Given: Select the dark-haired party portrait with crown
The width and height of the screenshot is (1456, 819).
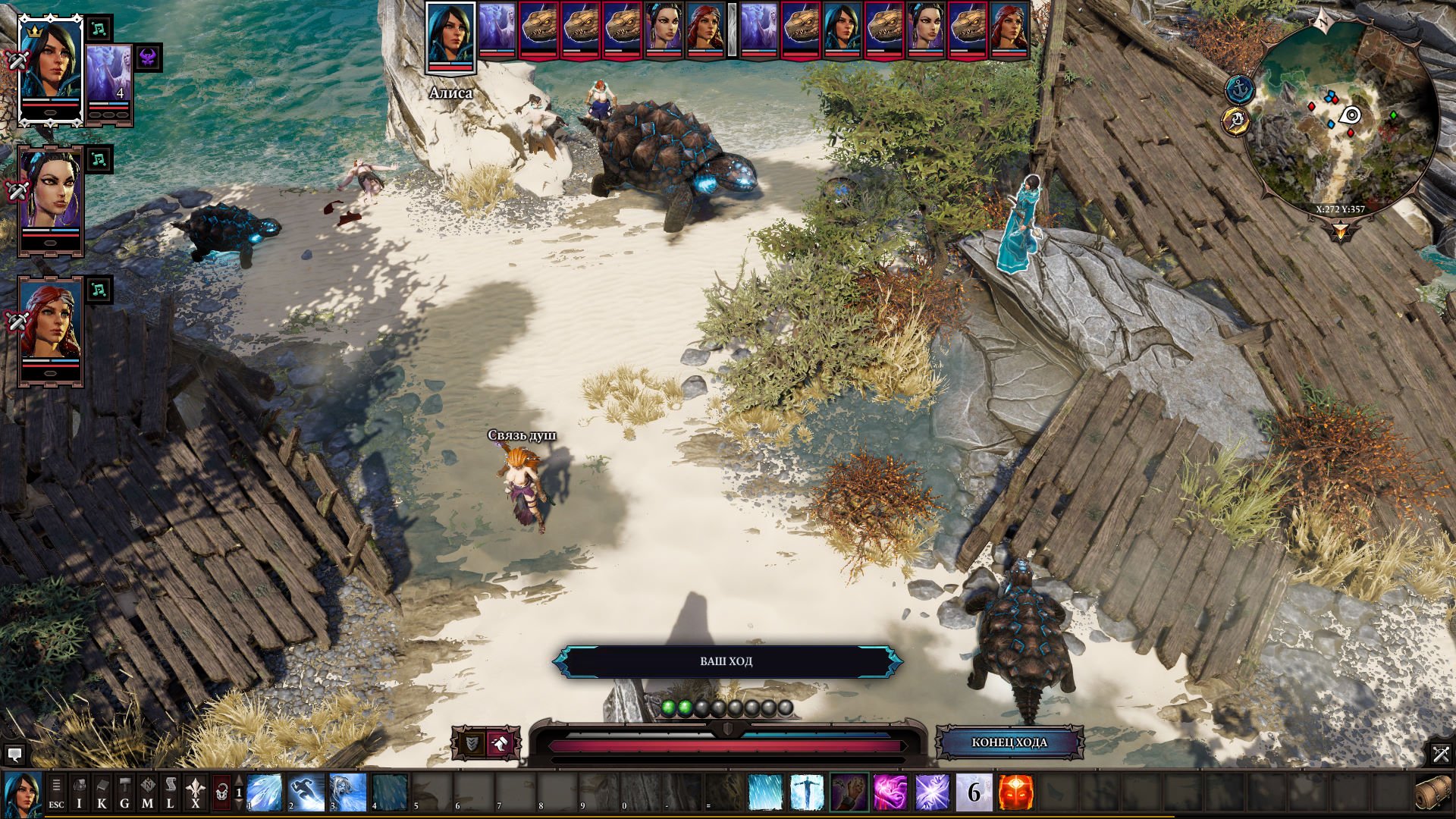Looking at the screenshot, I should click(x=50, y=68).
